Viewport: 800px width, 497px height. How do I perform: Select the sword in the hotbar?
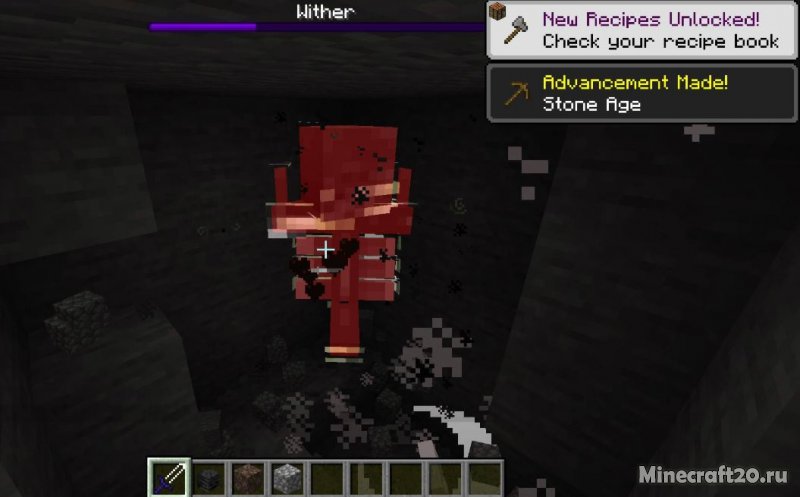(168, 477)
